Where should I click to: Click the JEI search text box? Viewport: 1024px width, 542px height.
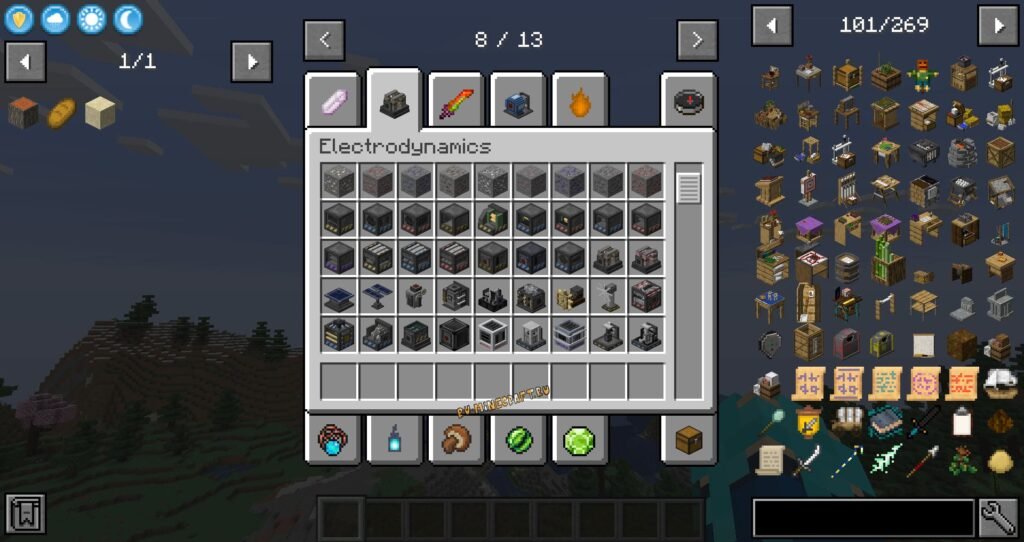[863, 518]
